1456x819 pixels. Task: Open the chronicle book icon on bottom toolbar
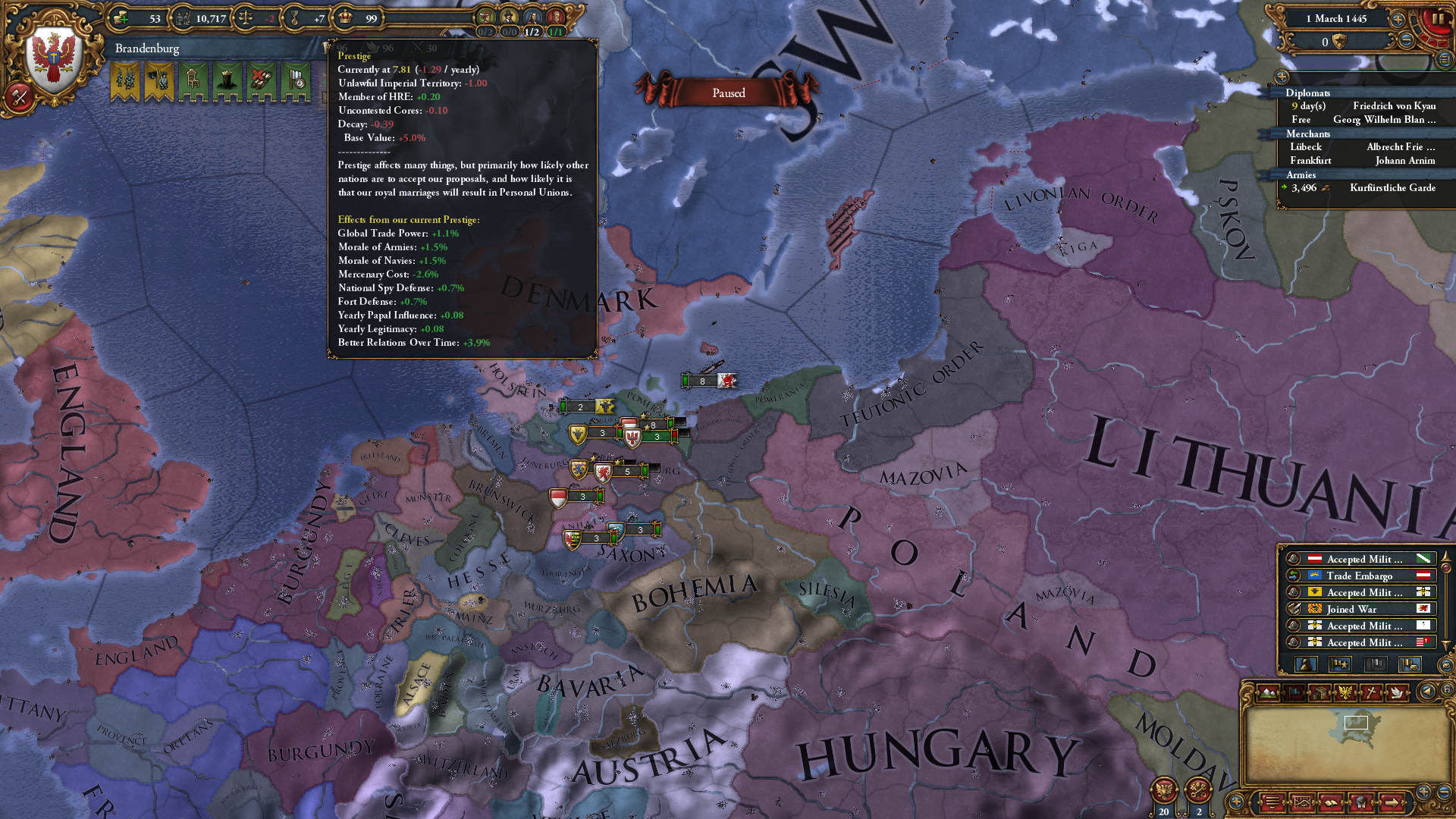pyautogui.click(x=1331, y=803)
